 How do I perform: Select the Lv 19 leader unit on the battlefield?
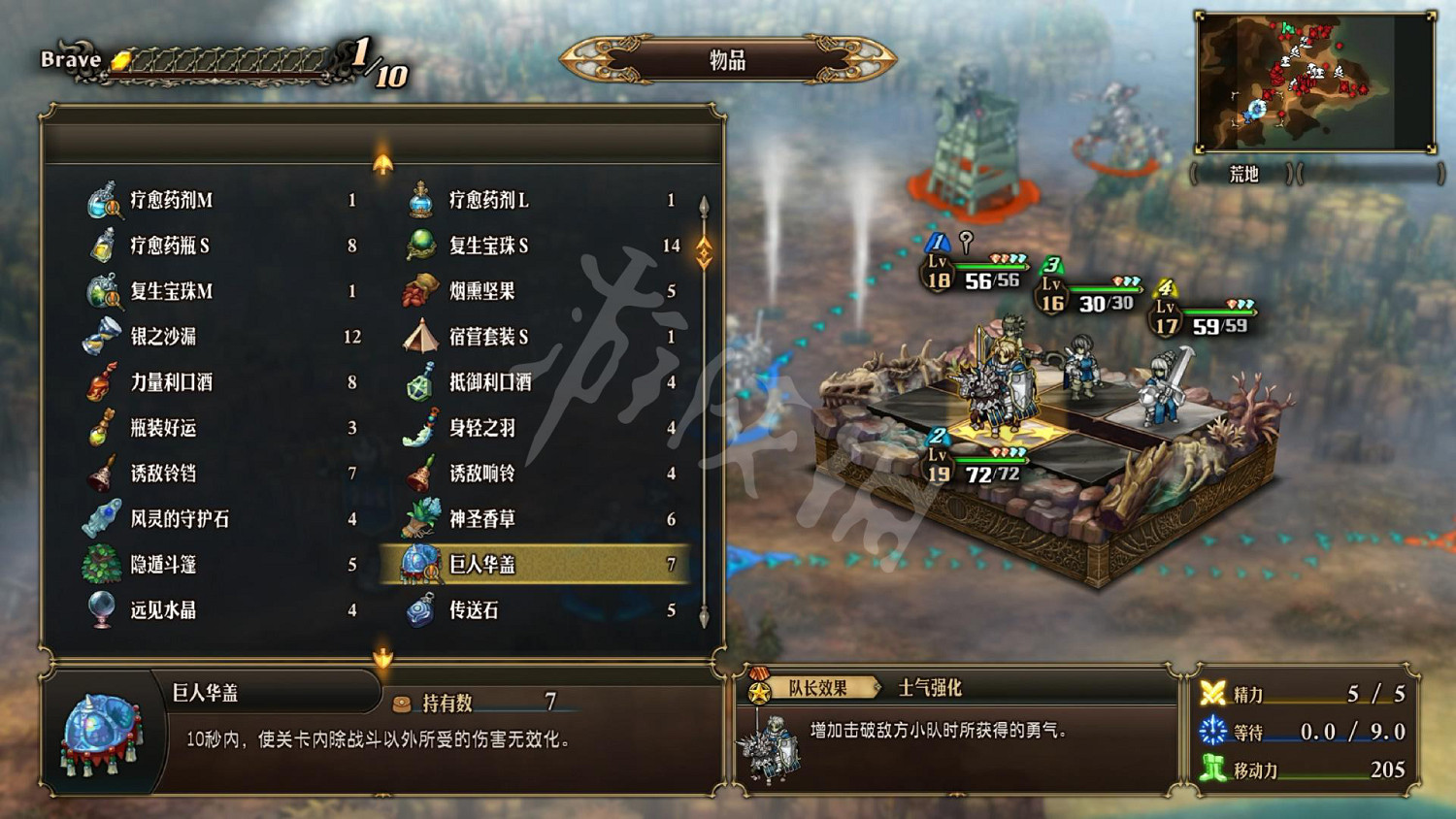995,388
